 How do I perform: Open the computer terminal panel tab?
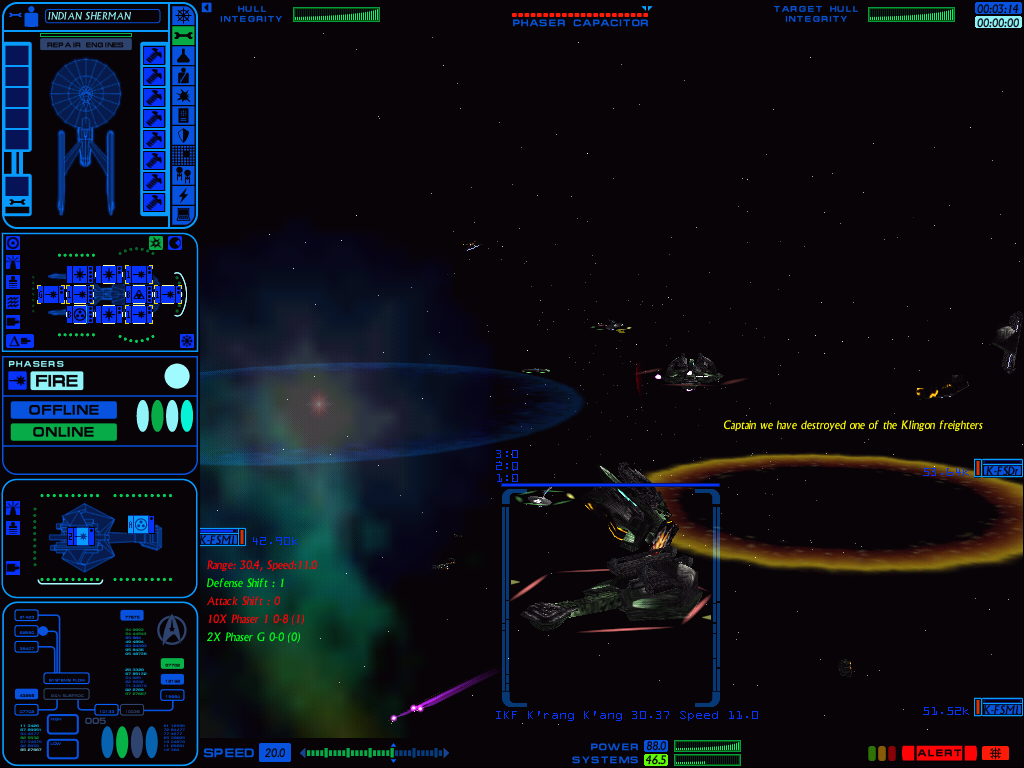[x=183, y=214]
